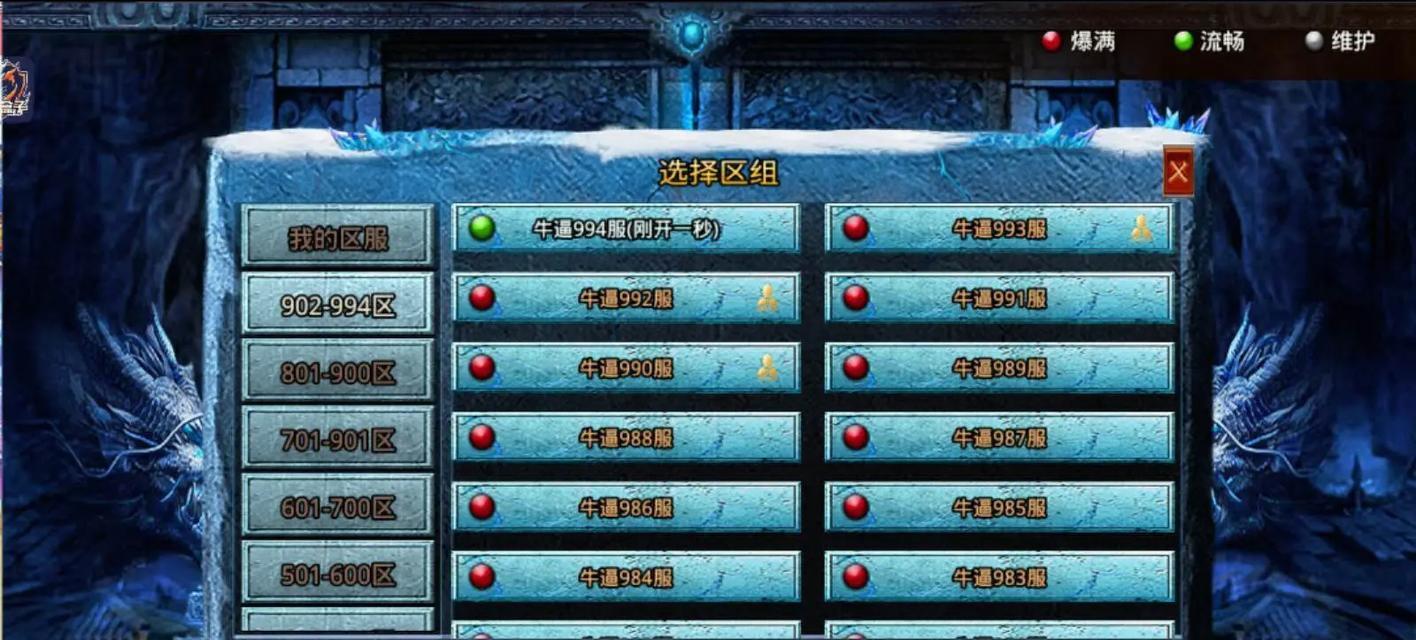Join server 牛逼994服 (刚开一秒)

(x=626, y=229)
